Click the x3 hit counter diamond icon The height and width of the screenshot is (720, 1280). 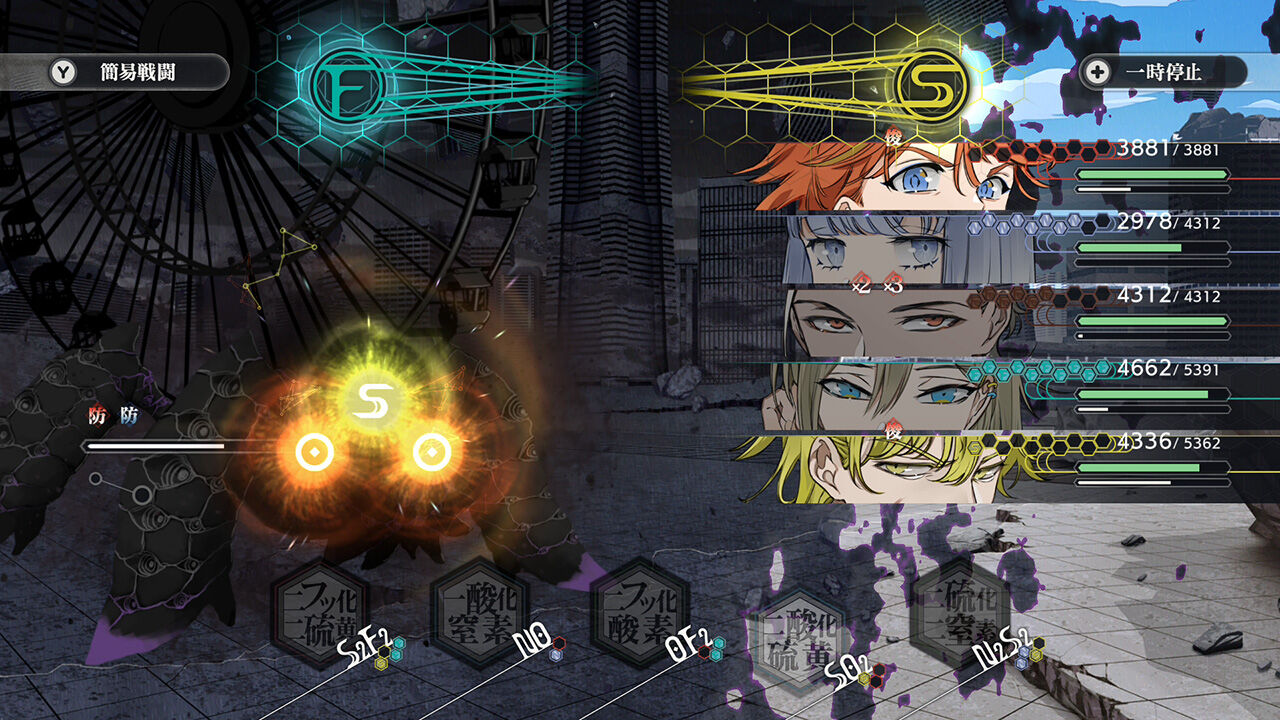[x=893, y=284]
